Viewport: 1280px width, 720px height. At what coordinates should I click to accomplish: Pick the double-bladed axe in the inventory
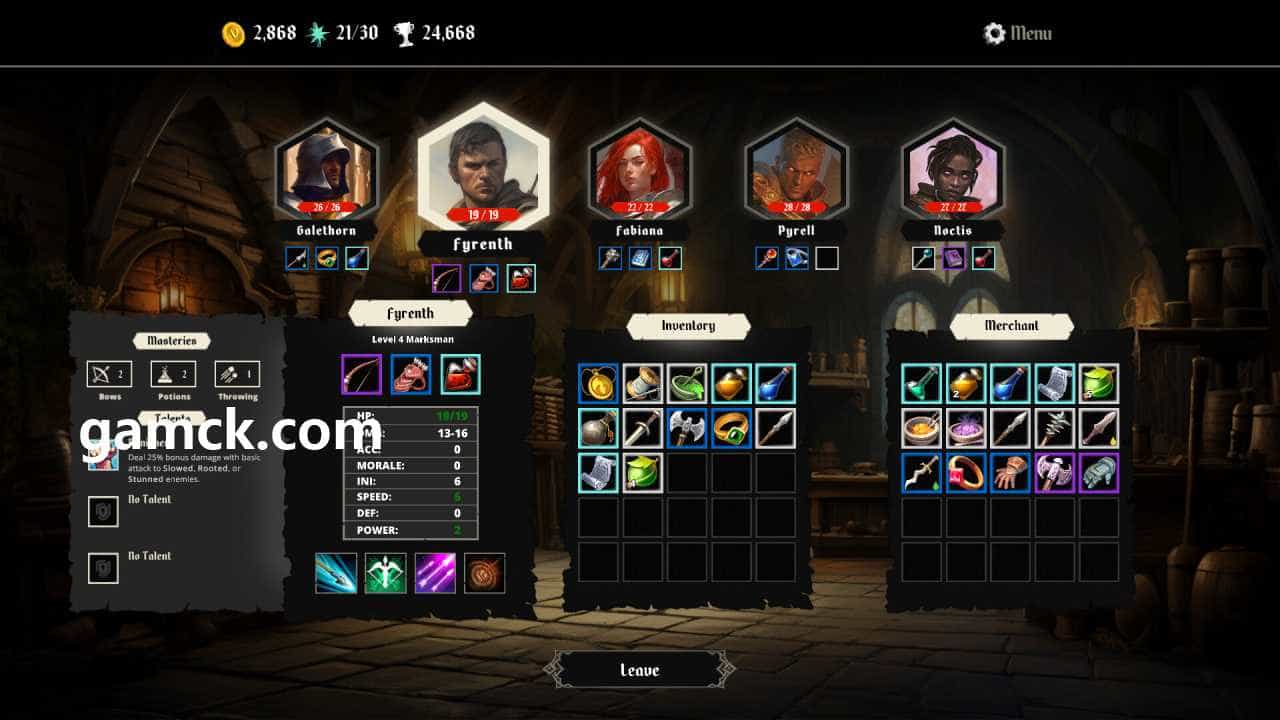687,428
